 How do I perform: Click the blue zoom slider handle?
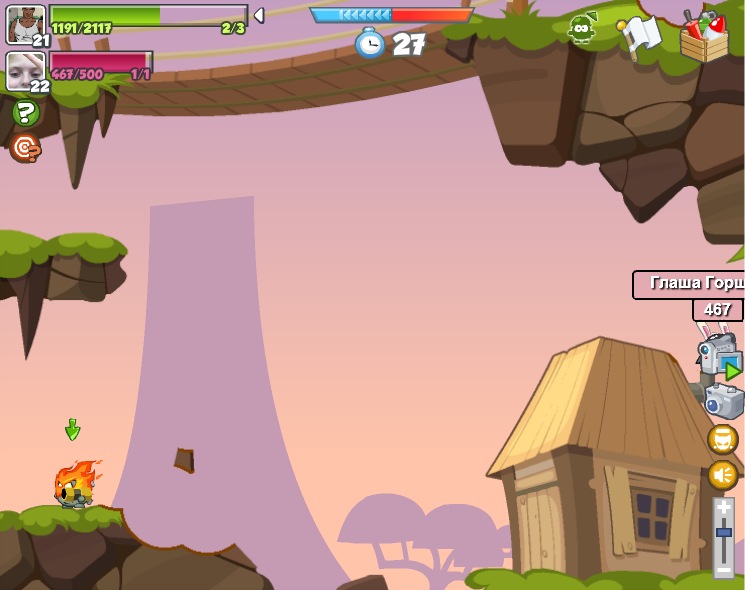tap(724, 535)
